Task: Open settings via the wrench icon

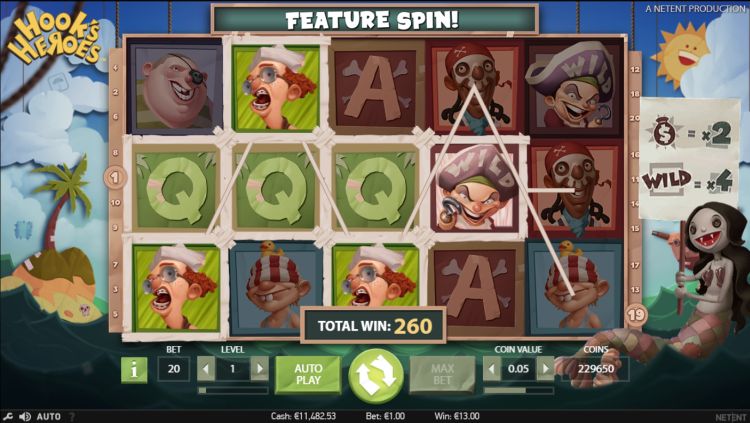Action: (x=8, y=416)
